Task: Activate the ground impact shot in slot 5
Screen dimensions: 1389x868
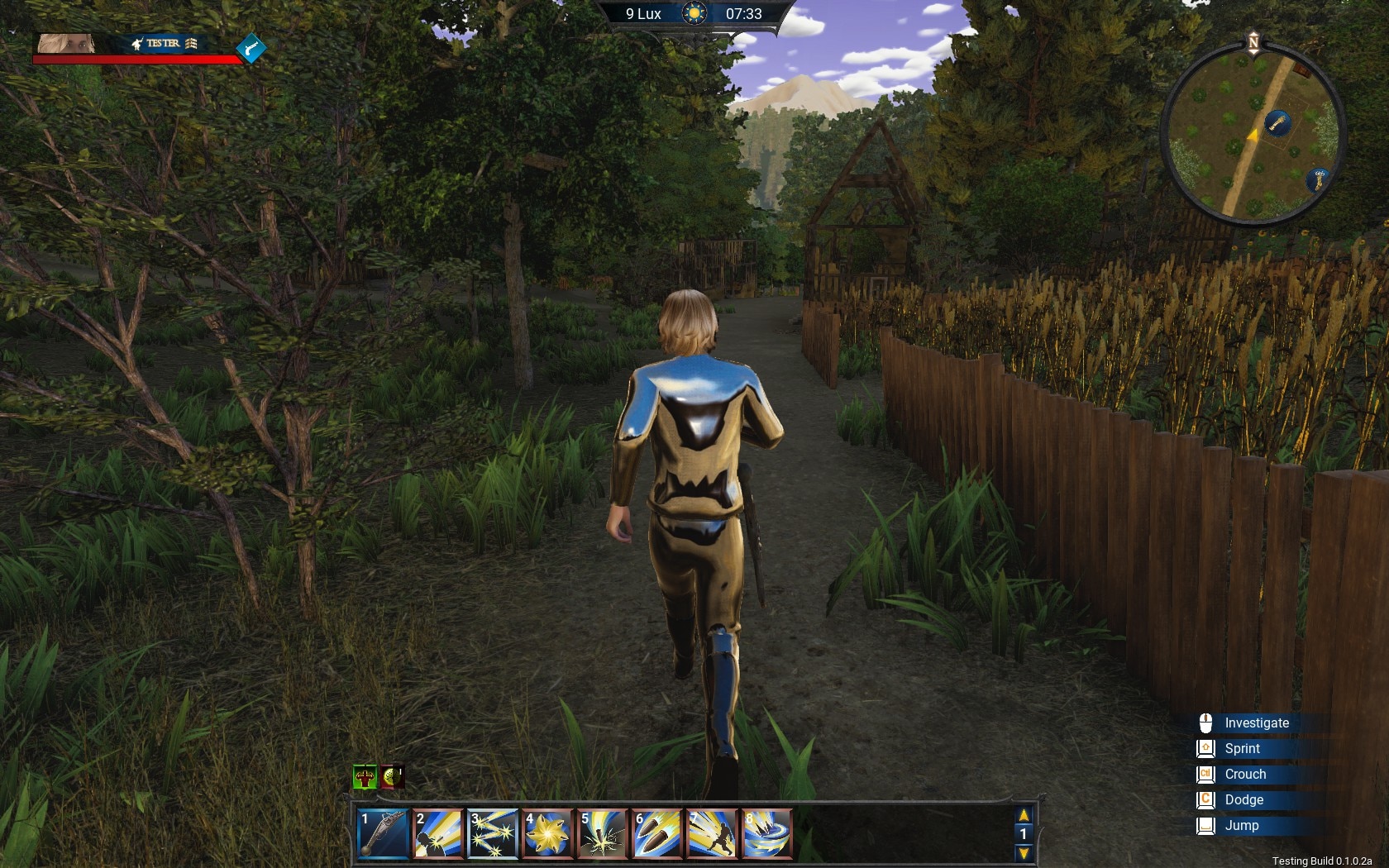Action: (x=601, y=832)
